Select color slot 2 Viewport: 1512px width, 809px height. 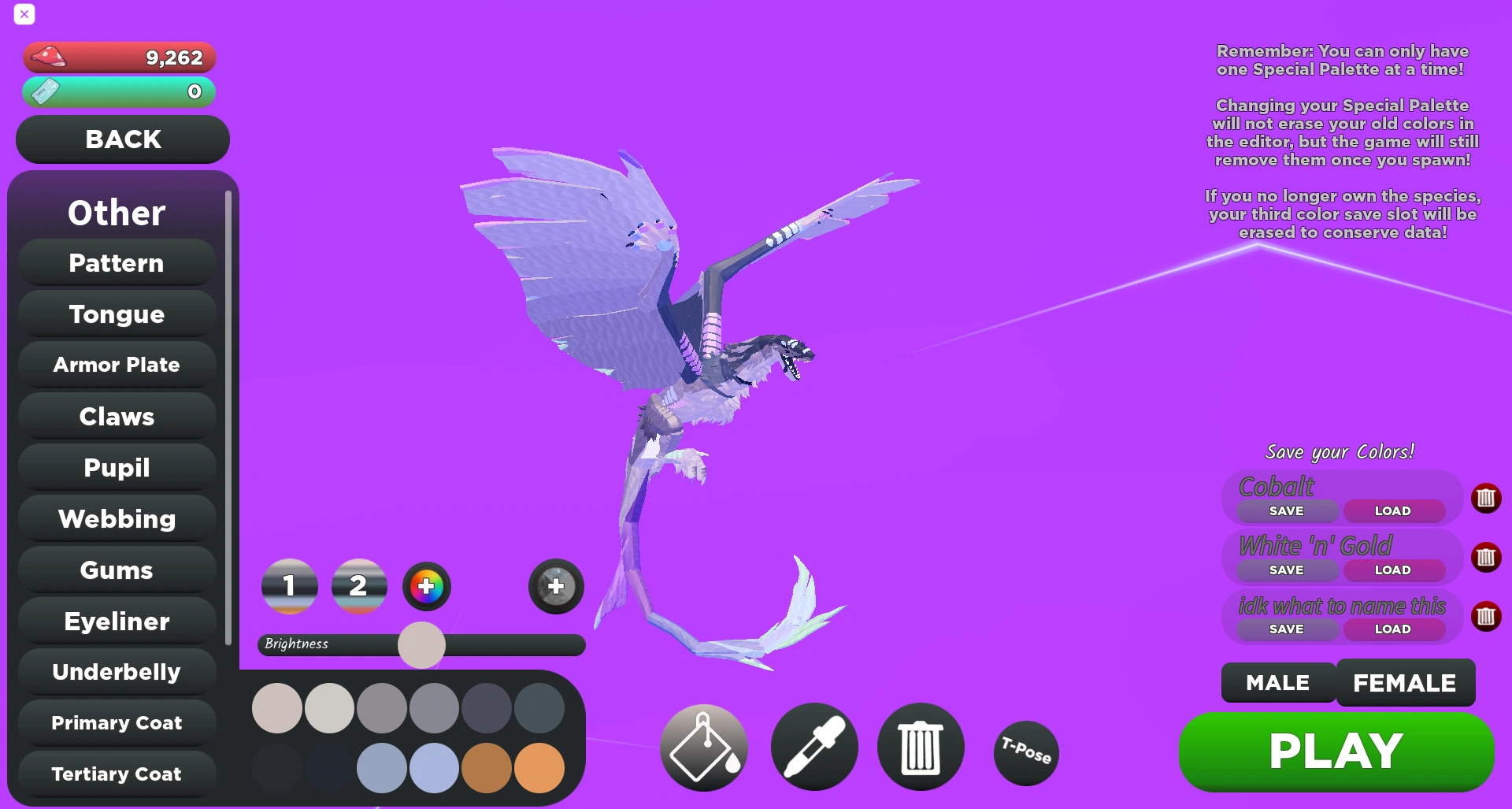[x=359, y=586]
